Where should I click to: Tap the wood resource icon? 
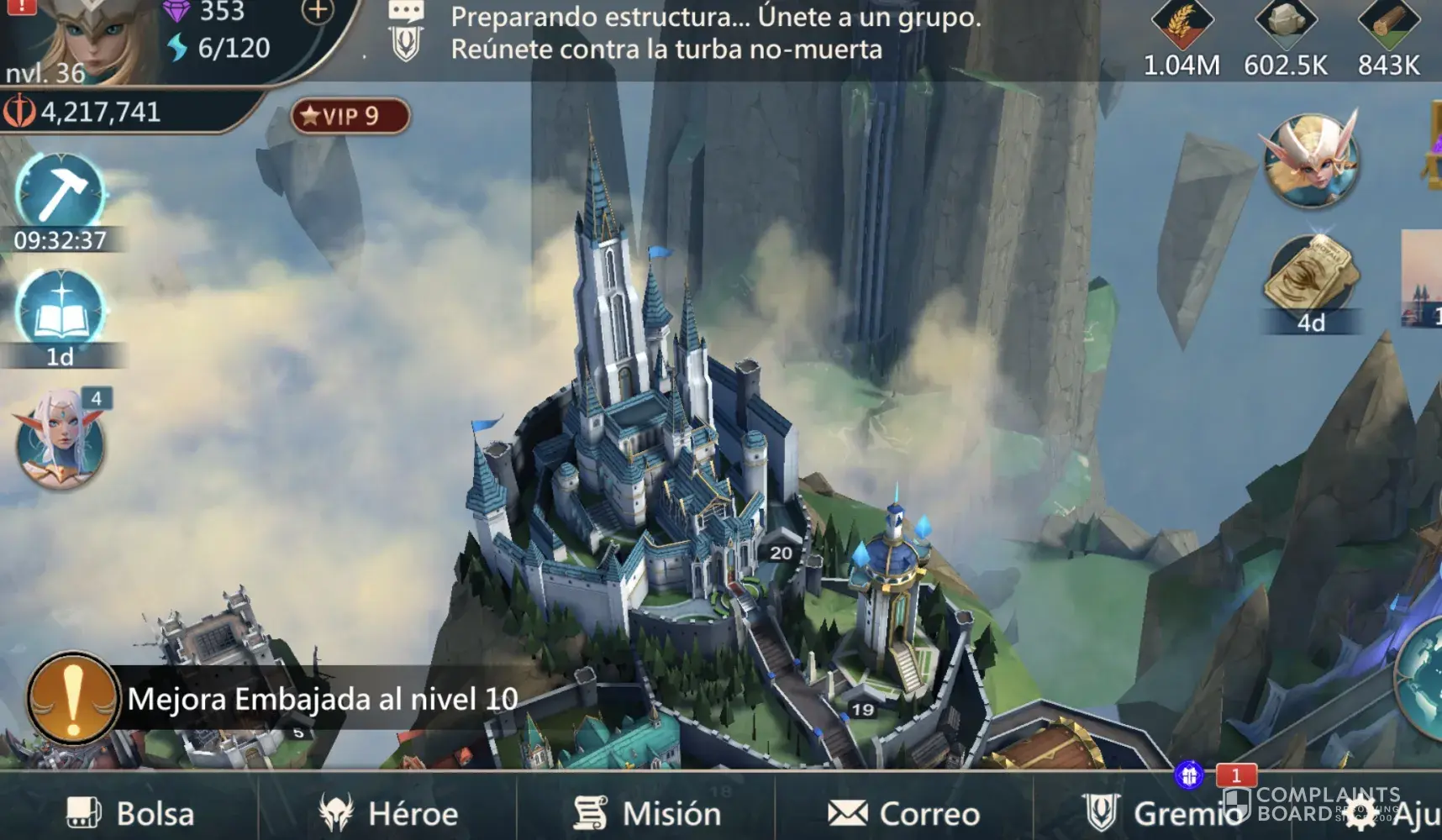tap(1388, 24)
